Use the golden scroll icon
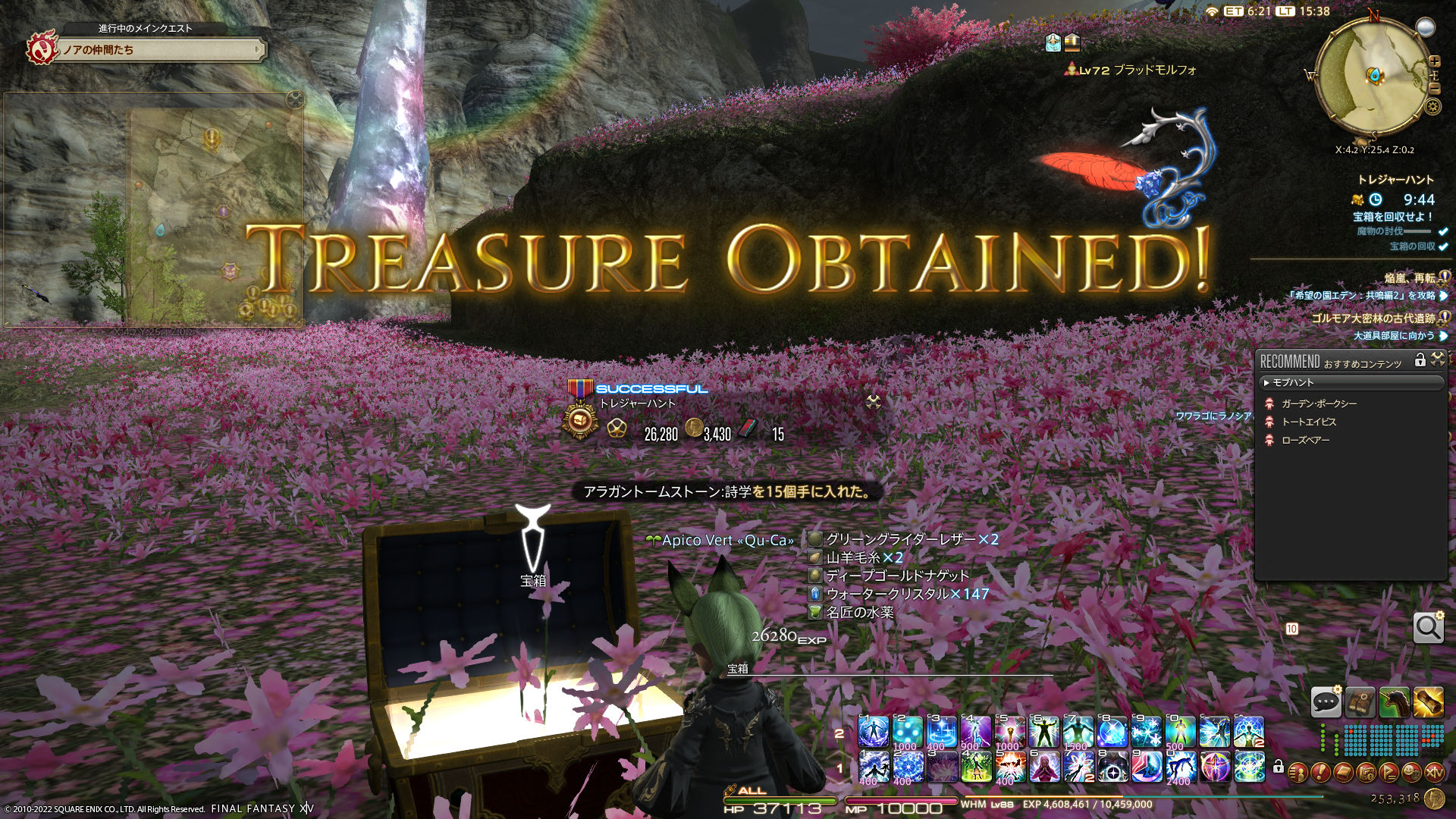 (1428, 702)
